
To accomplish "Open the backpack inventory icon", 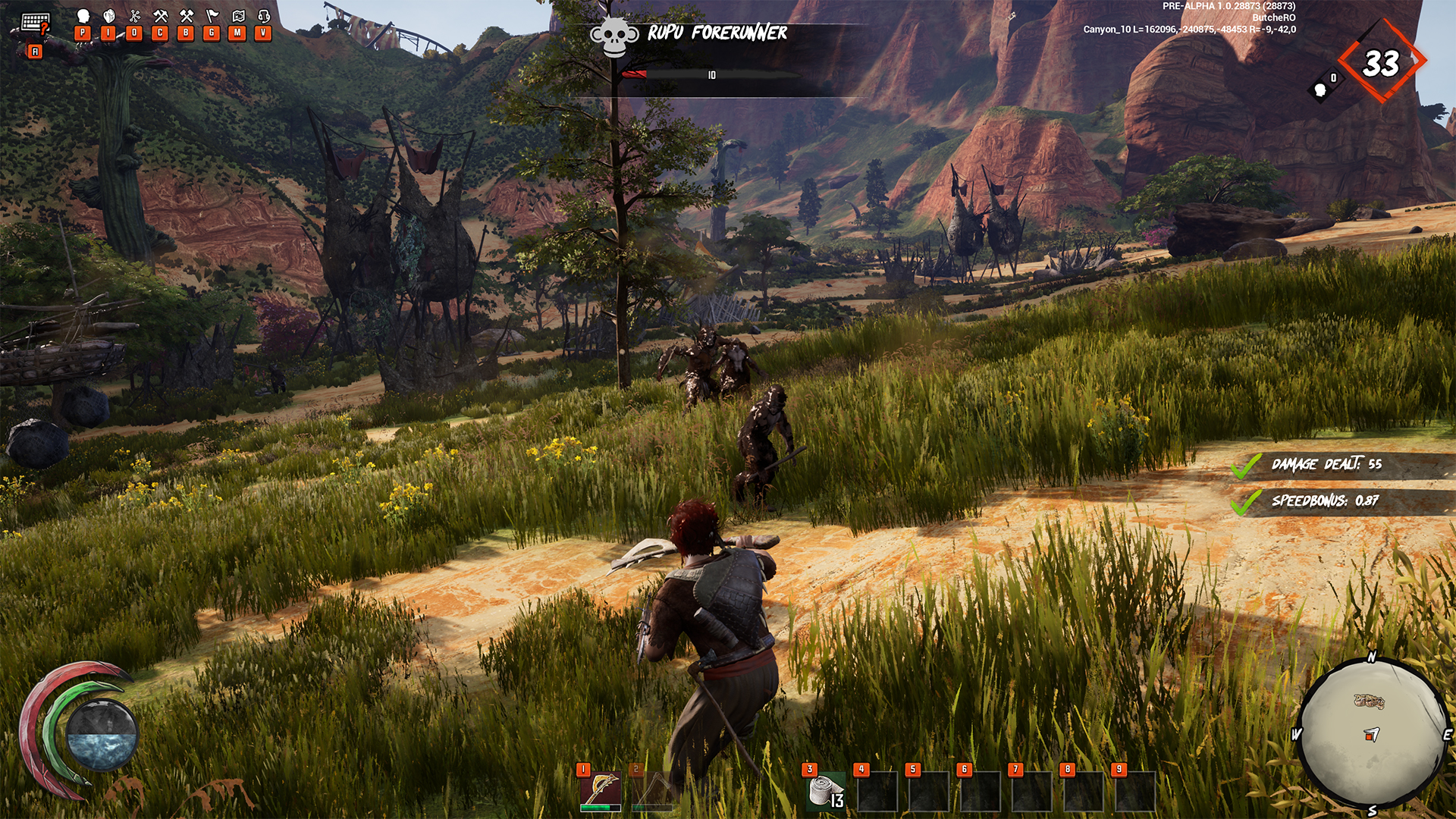I will pyautogui.click(x=108, y=16).
